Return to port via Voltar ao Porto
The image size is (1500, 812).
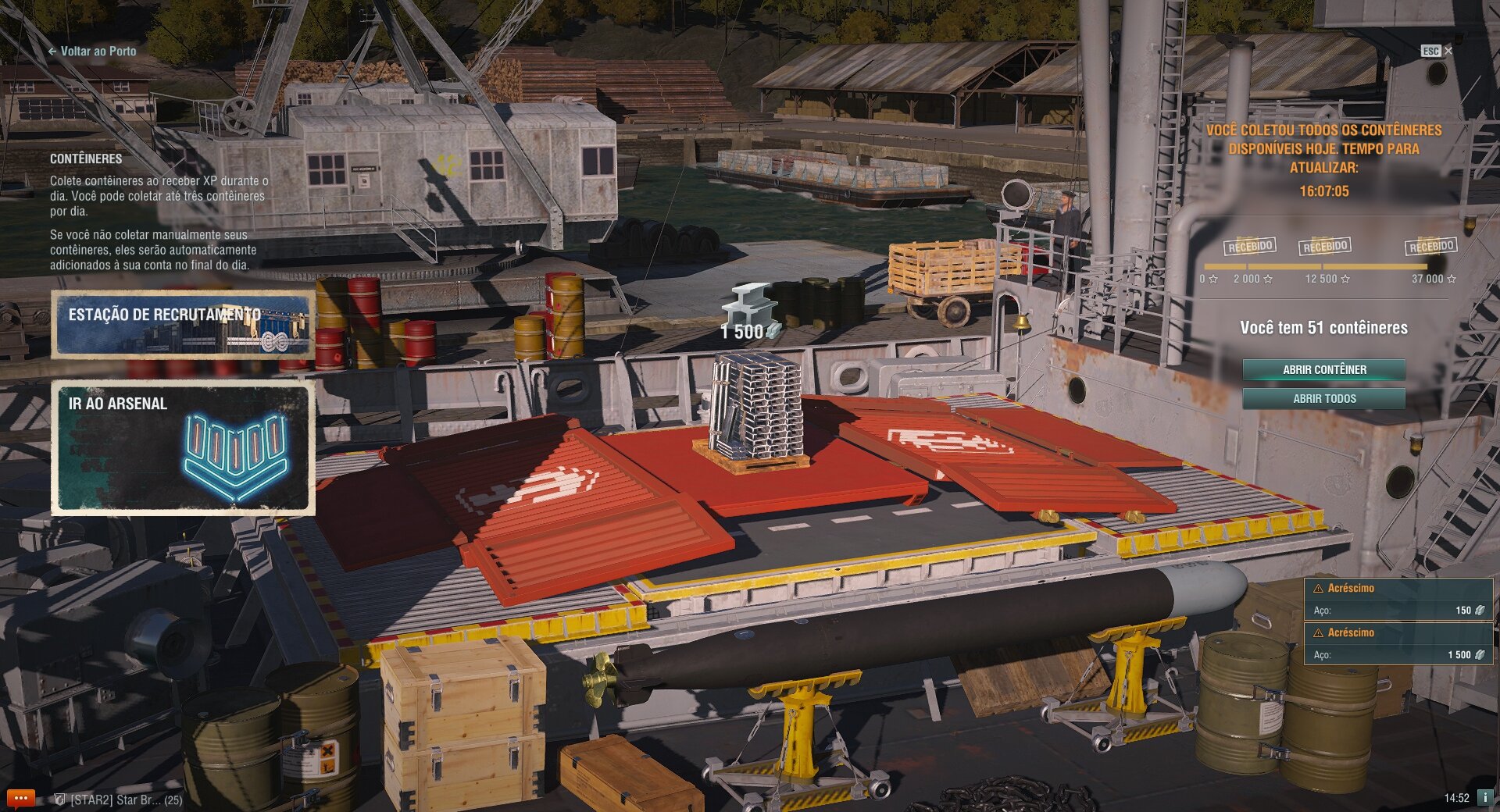point(92,52)
